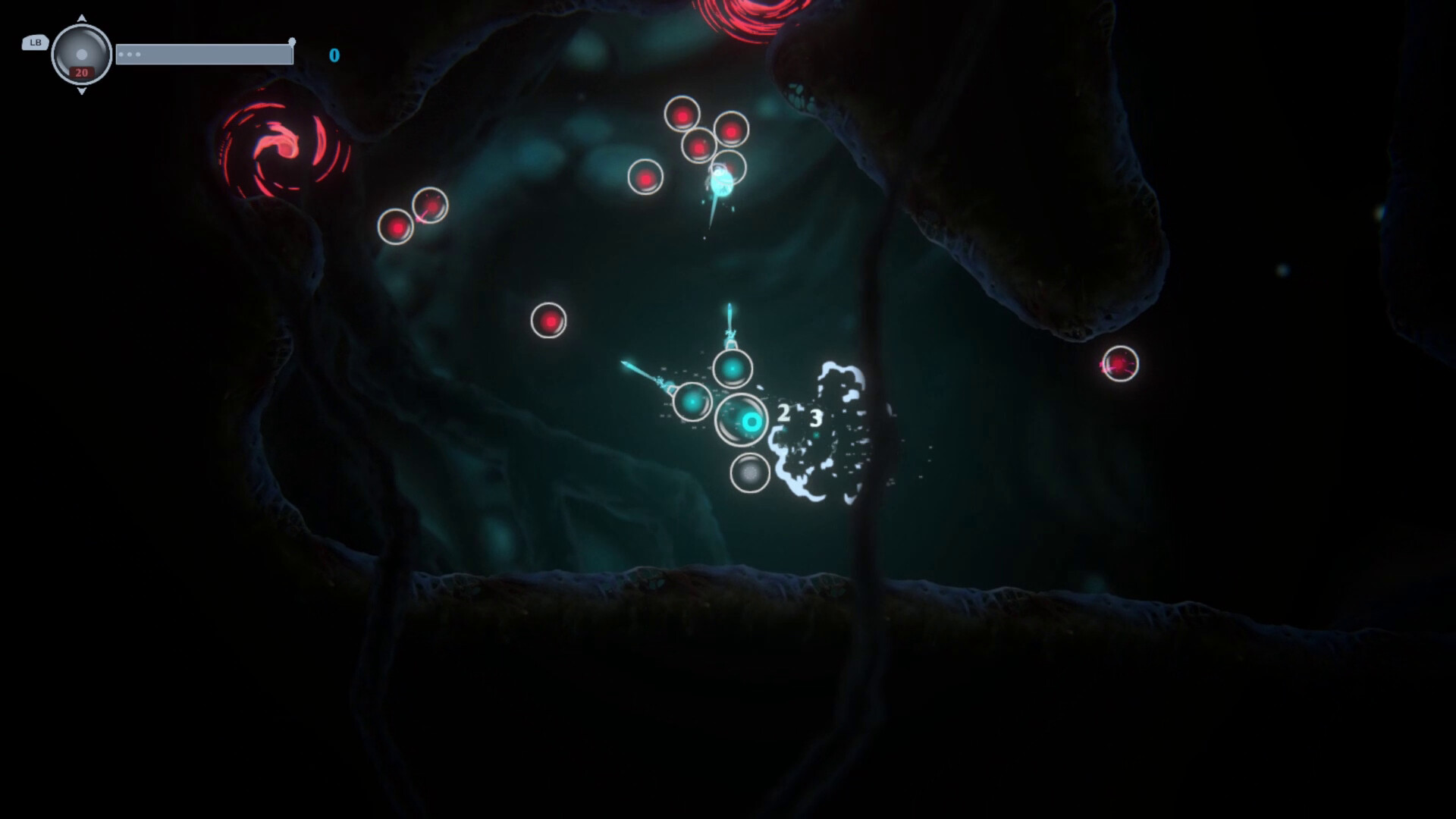This screenshot has width=1456, height=819.
Task: Click the red 20 counter badge on the dial
Action: tap(80, 72)
